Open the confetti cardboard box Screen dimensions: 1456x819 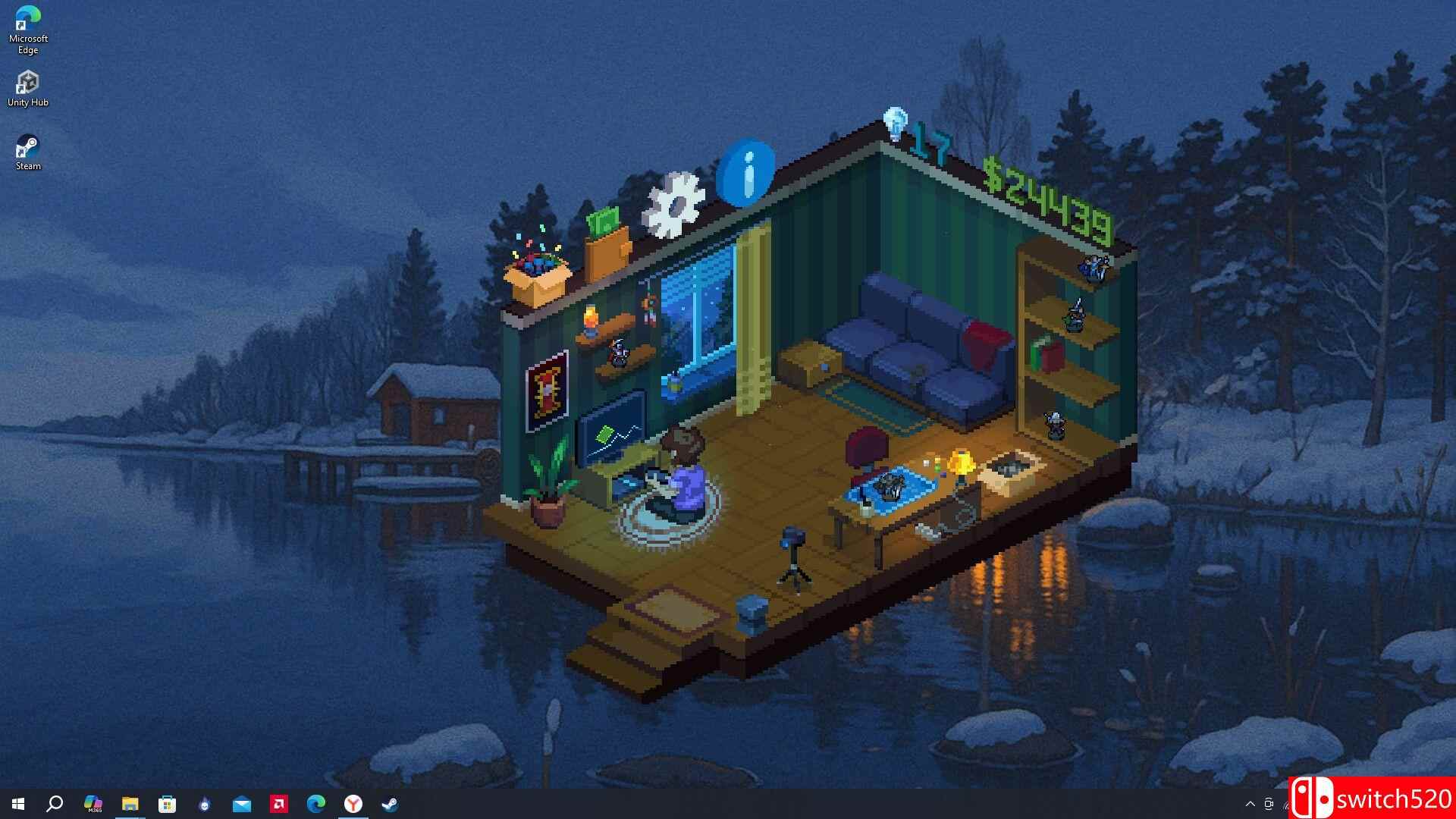[x=538, y=274]
